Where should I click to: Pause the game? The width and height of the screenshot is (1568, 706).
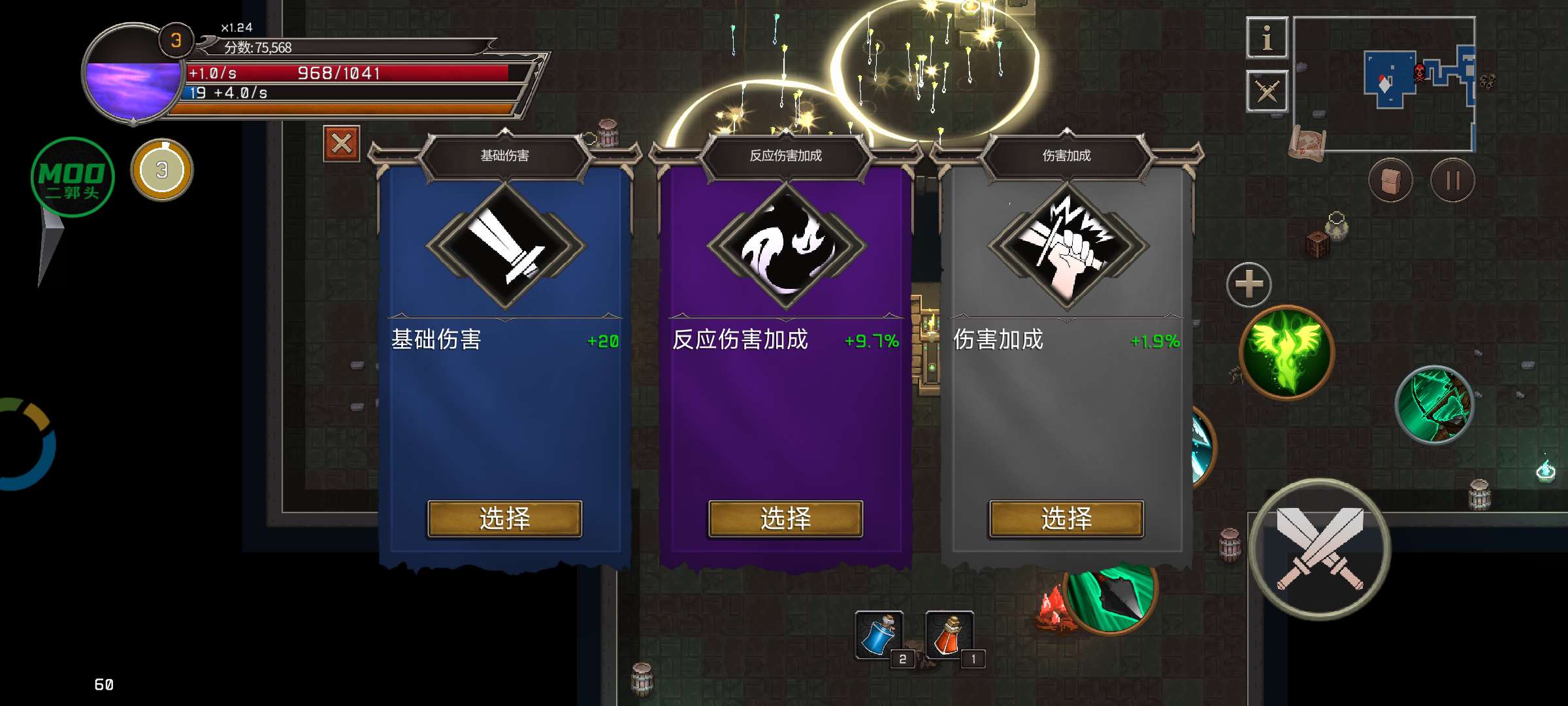click(x=1452, y=180)
